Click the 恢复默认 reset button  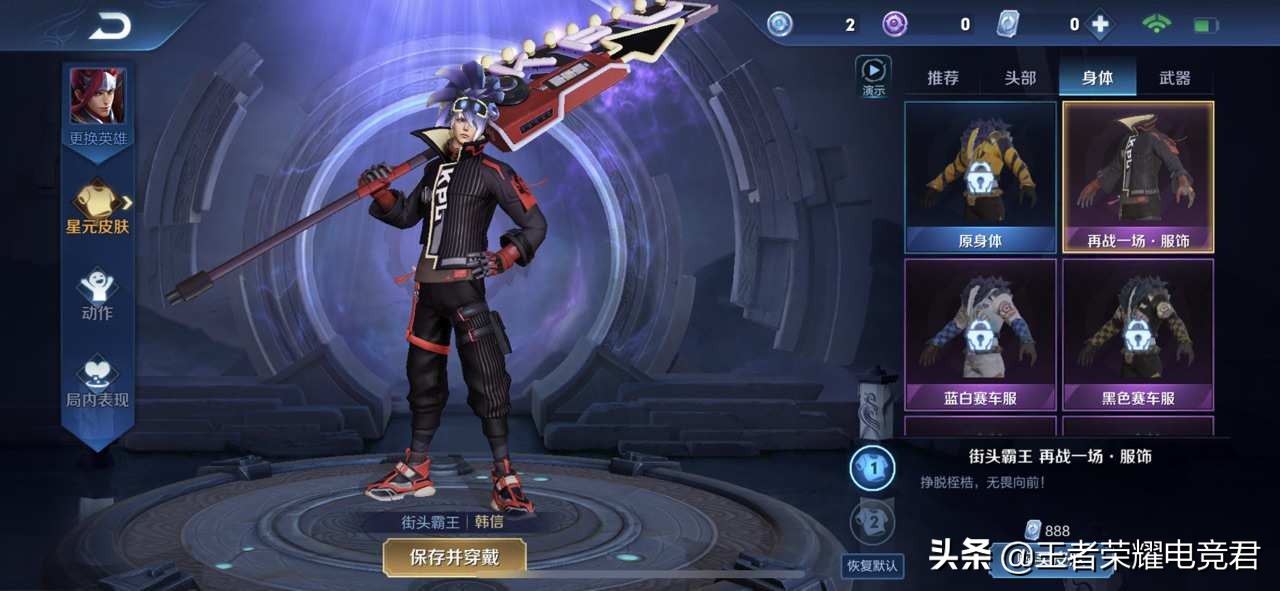(x=872, y=566)
